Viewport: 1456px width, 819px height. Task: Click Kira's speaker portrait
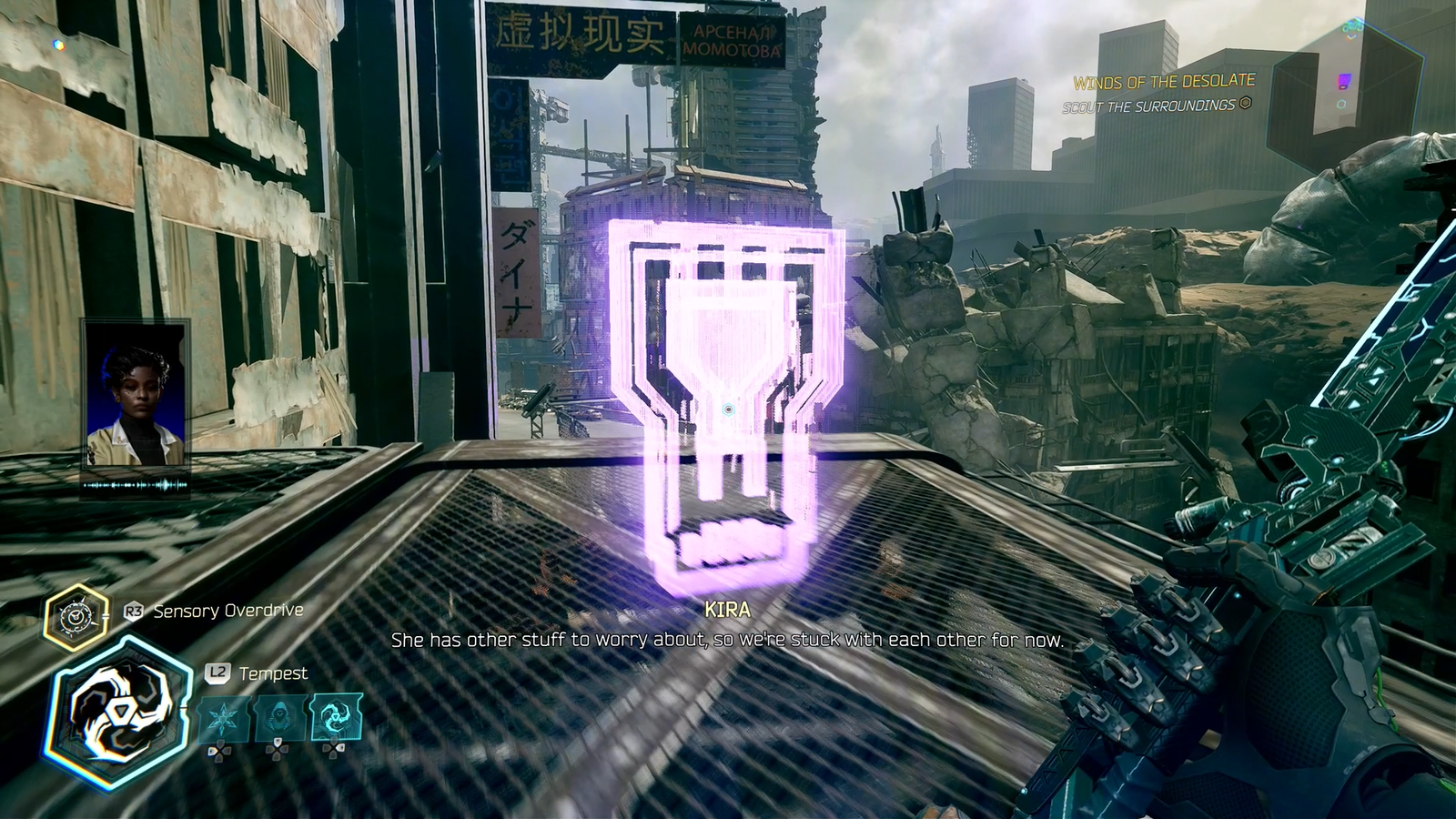(135, 393)
